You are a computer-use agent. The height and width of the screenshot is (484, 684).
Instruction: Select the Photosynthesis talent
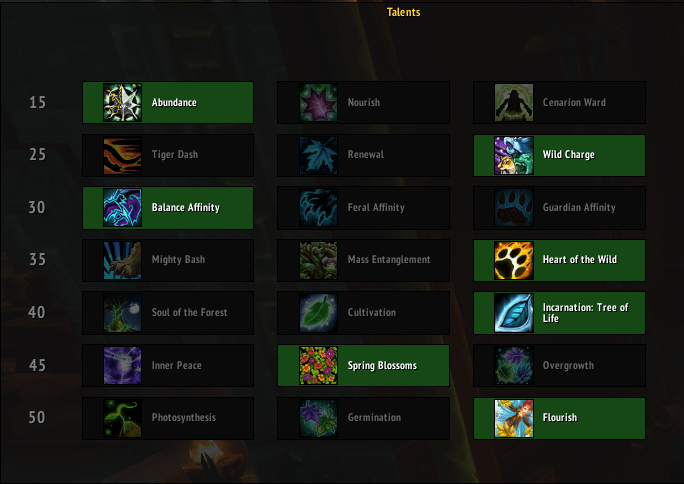pyautogui.click(x=168, y=418)
